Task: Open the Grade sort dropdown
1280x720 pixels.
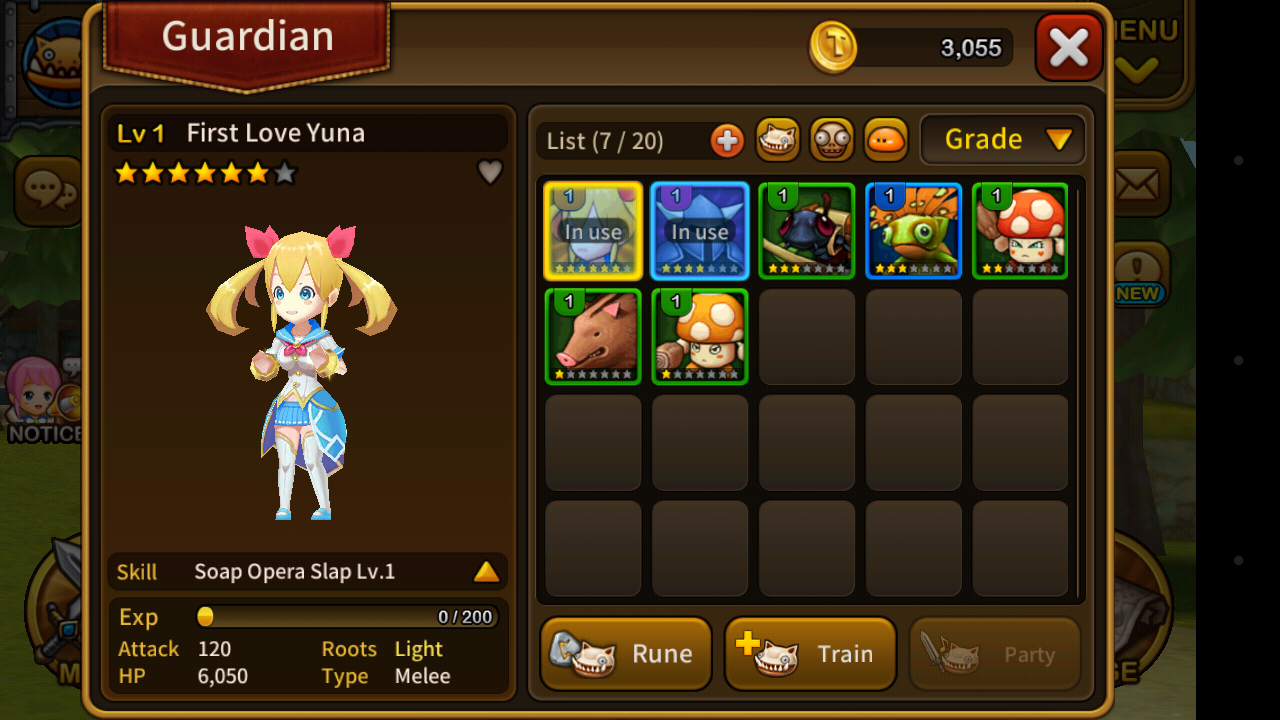Action: tap(1002, 140)
